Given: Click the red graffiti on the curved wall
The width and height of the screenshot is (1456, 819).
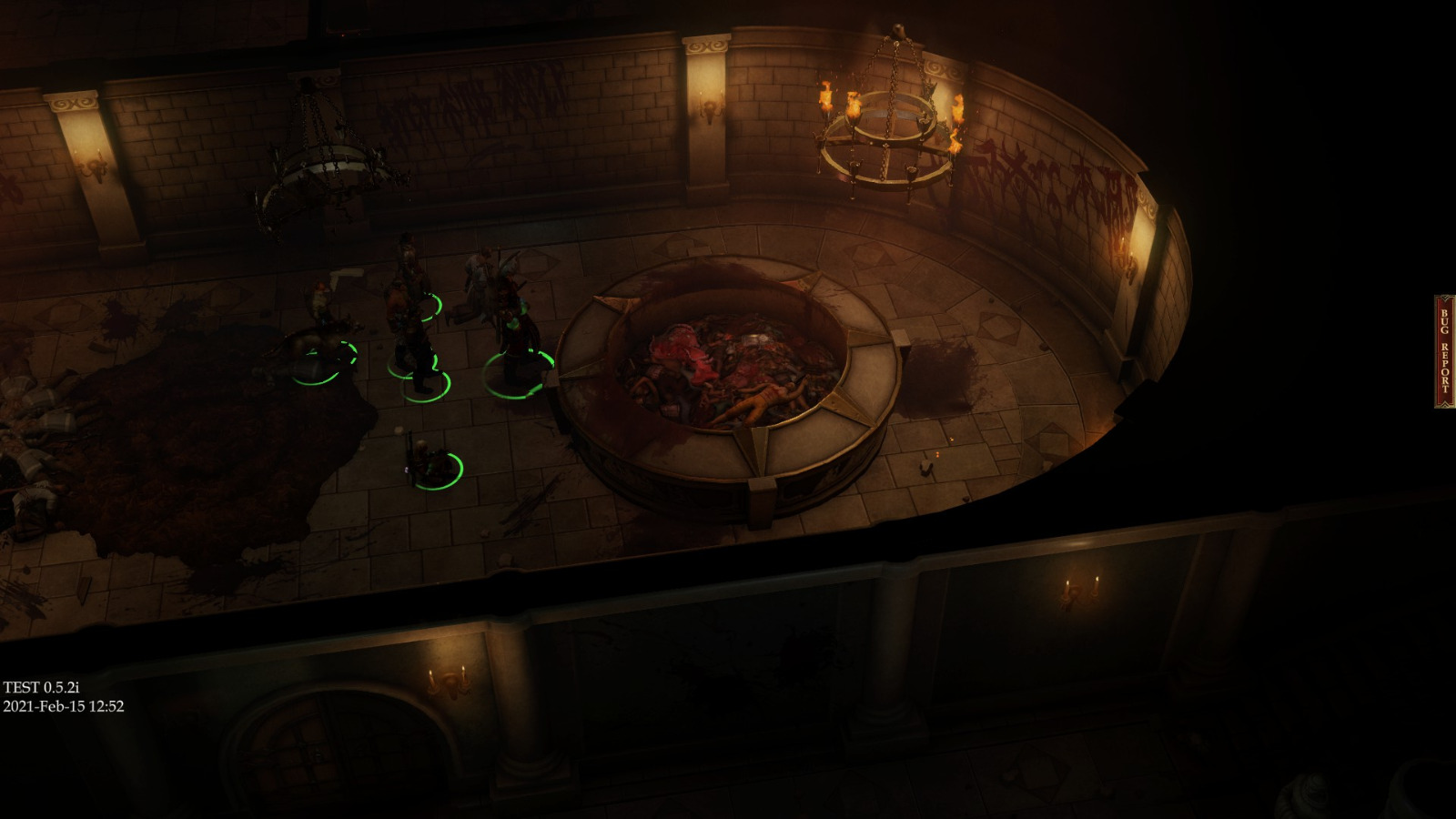Looking at the screenshot, I should coord(1046,182).
